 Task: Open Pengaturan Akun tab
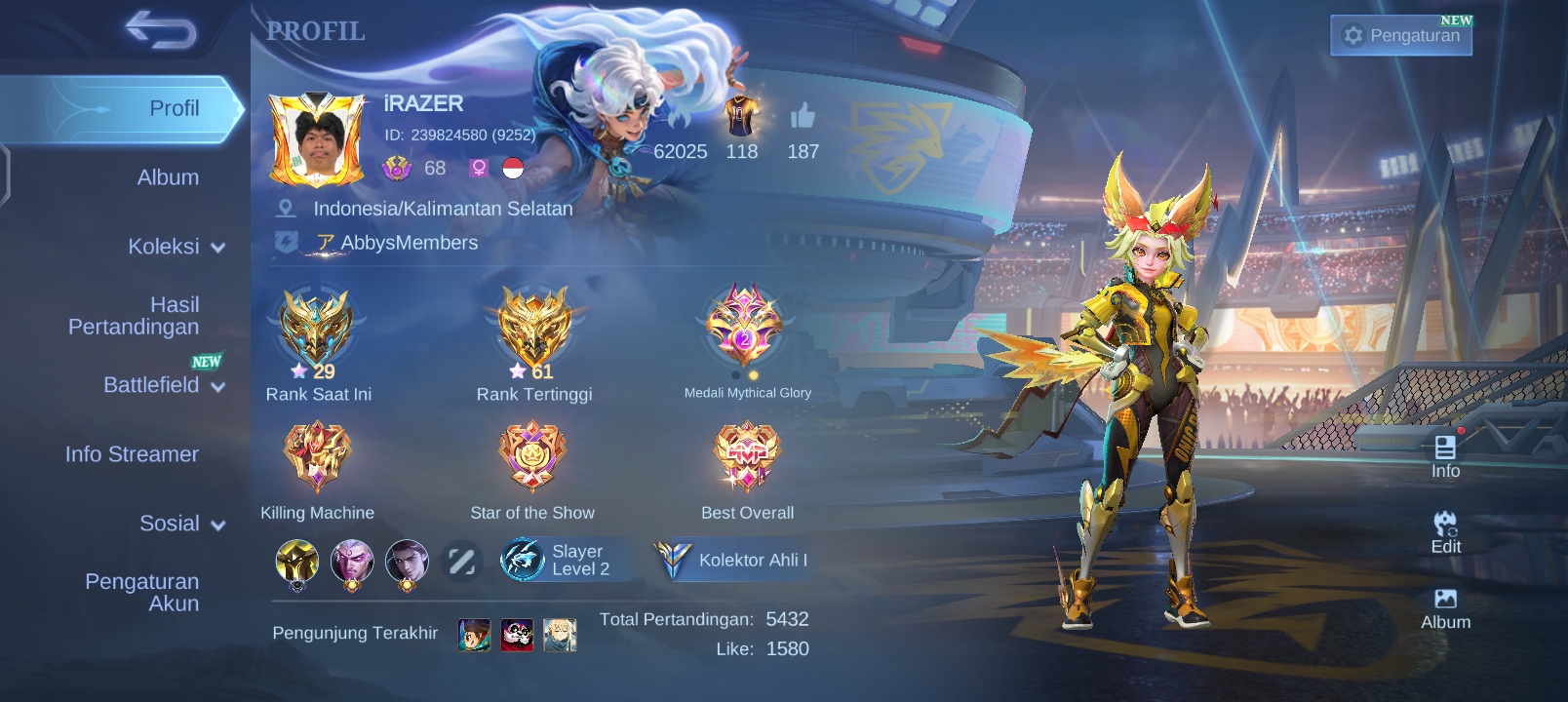[x=142, y=592]
